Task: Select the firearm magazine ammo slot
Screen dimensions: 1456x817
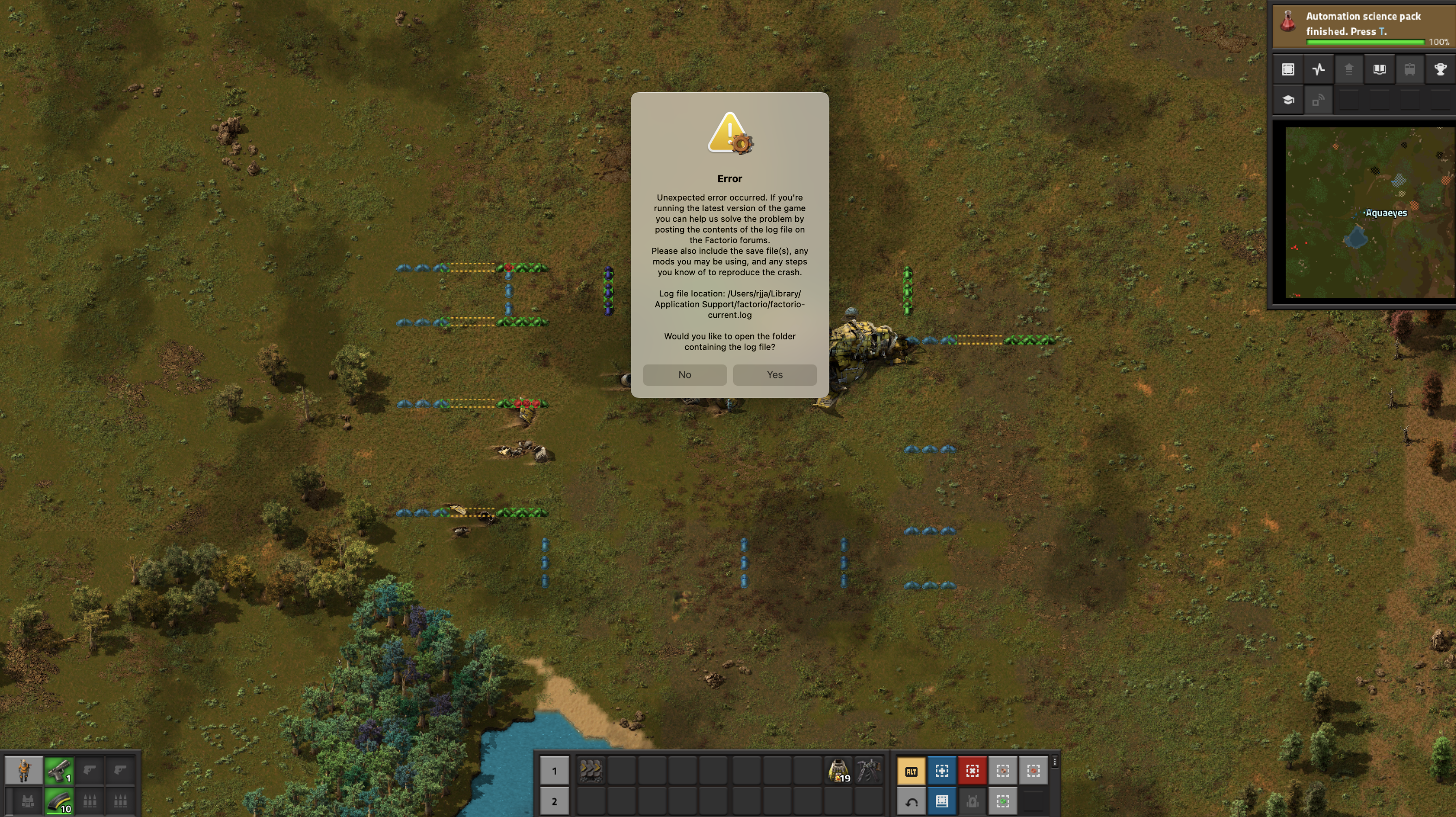Action: pyautogui.click(x=59, y=801)
